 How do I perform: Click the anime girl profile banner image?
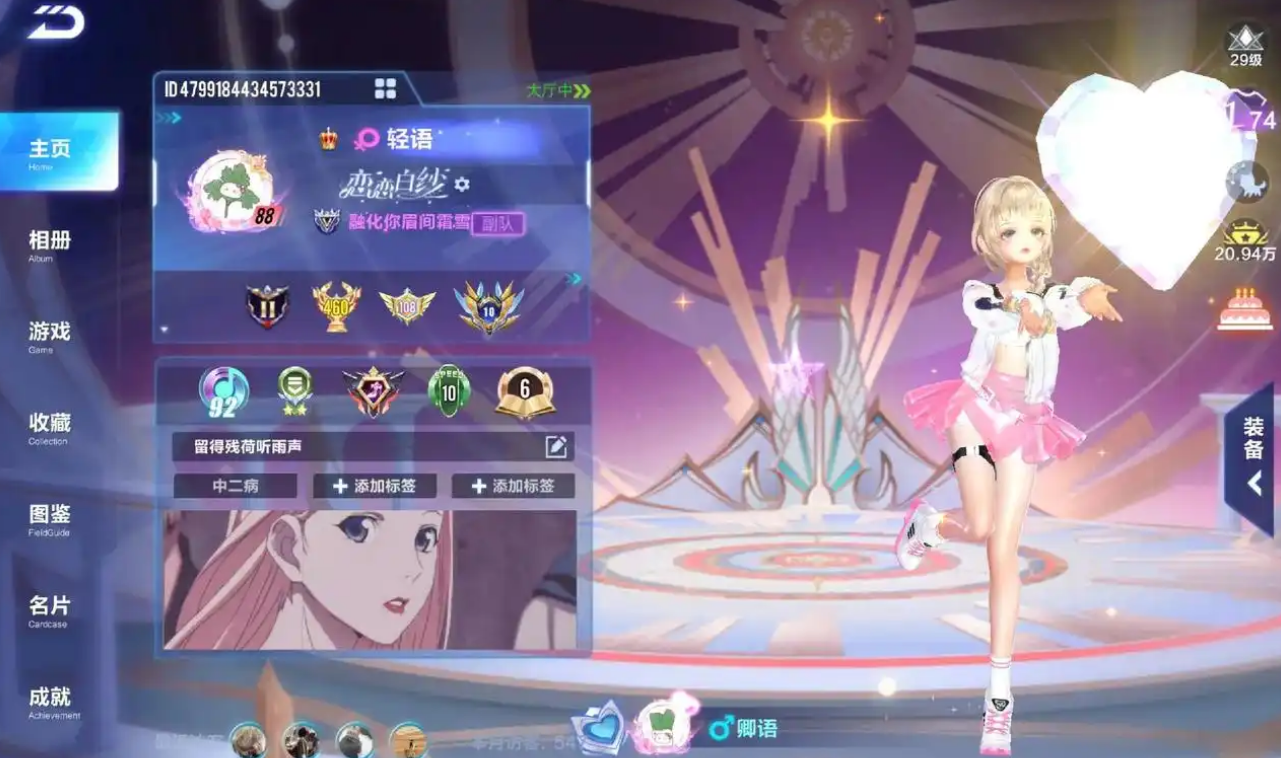pyautogui.click(x=370, y=580)
